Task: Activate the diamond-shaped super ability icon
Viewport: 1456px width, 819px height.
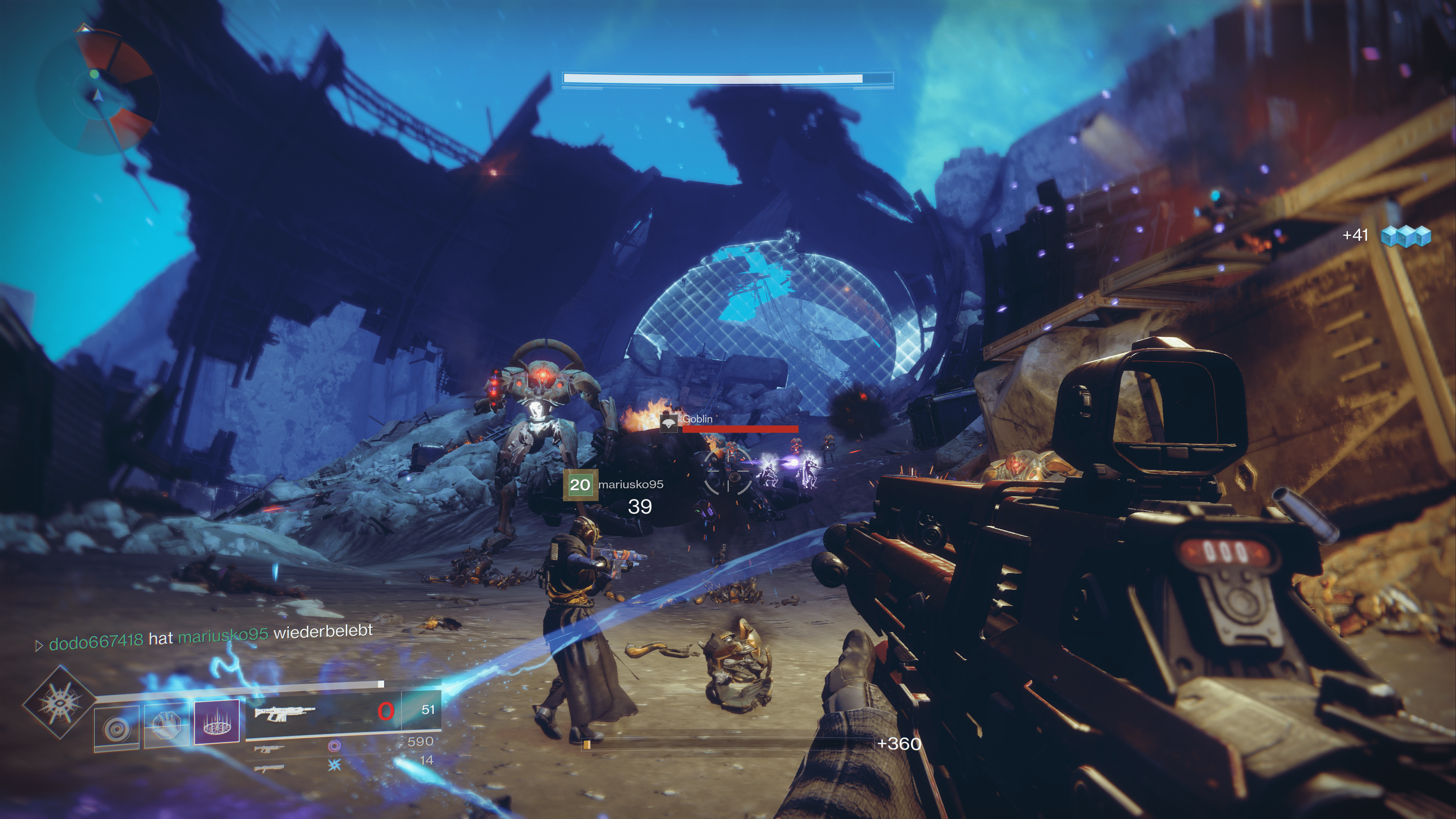Action: tap(59, 703)
